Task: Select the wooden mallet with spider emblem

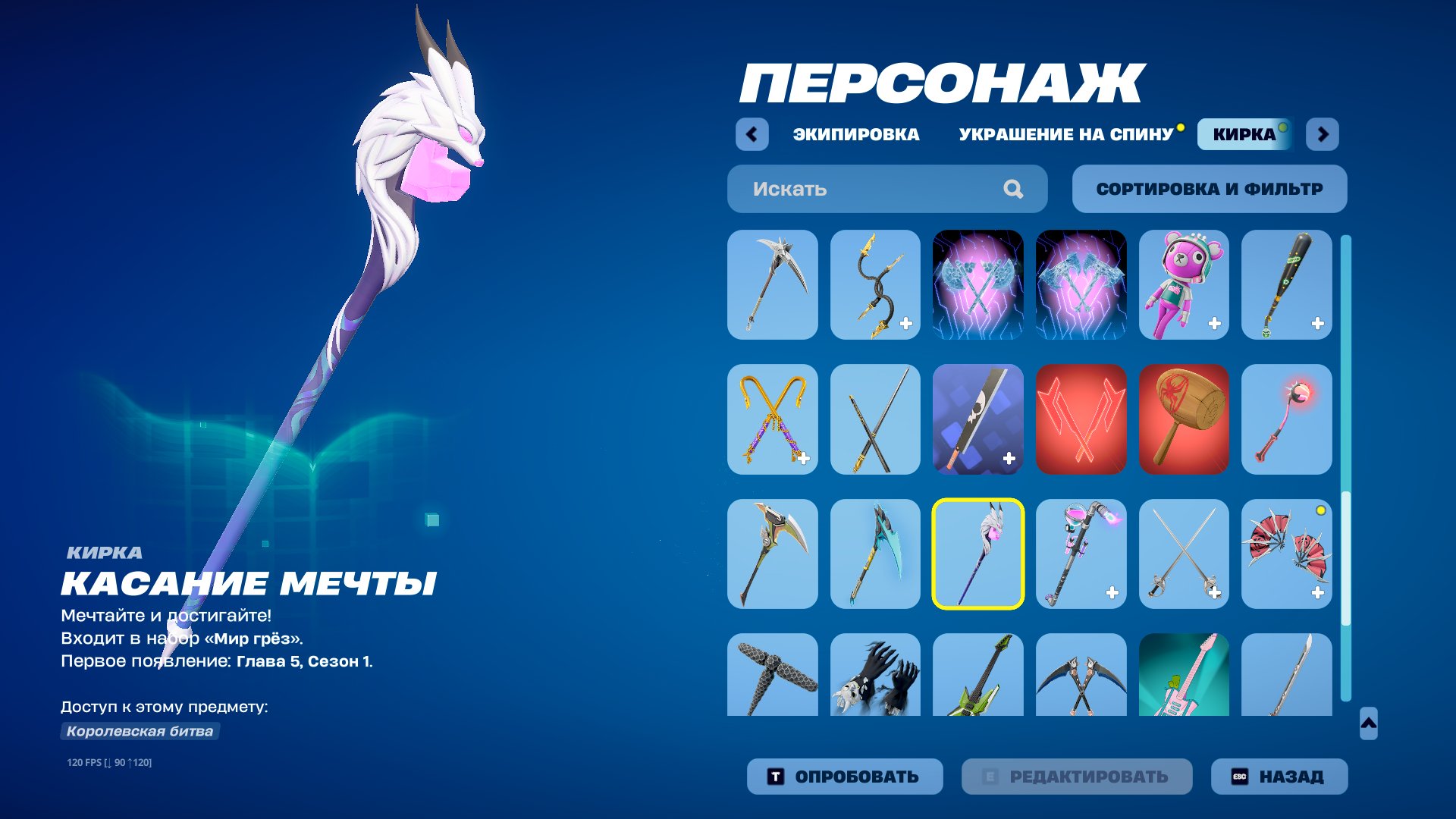Action: coord(1185,419)
